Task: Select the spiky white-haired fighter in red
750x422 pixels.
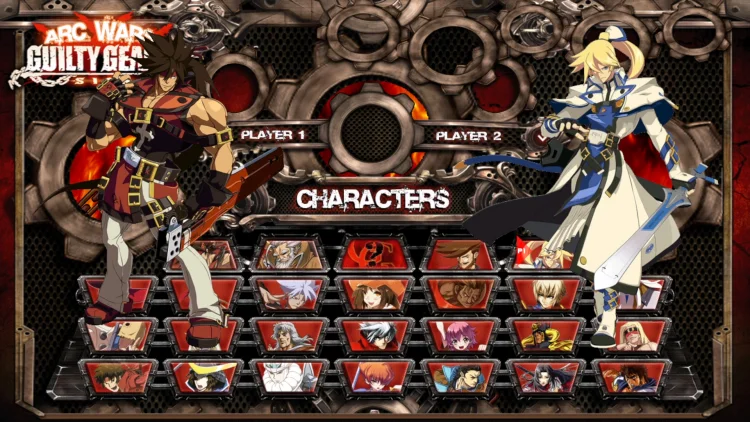Action: 377,335
